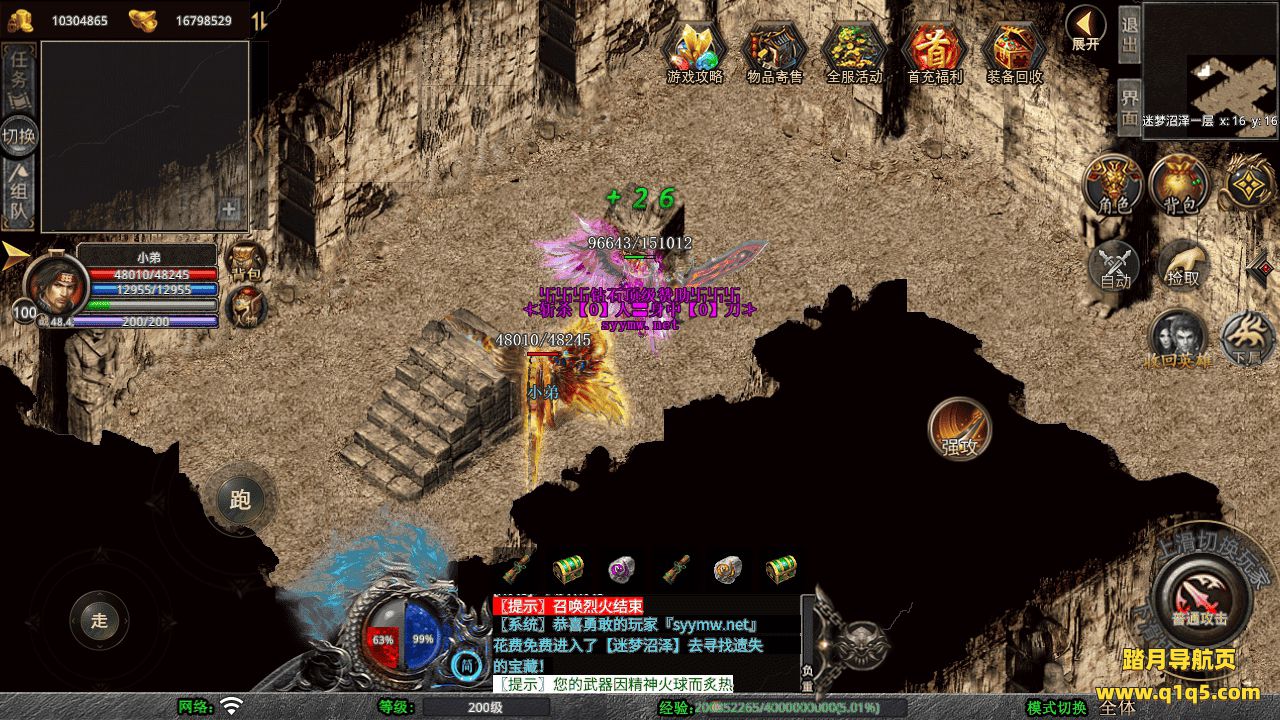Click the 模式切换 attack mode switch

[x=1057, y=708]
